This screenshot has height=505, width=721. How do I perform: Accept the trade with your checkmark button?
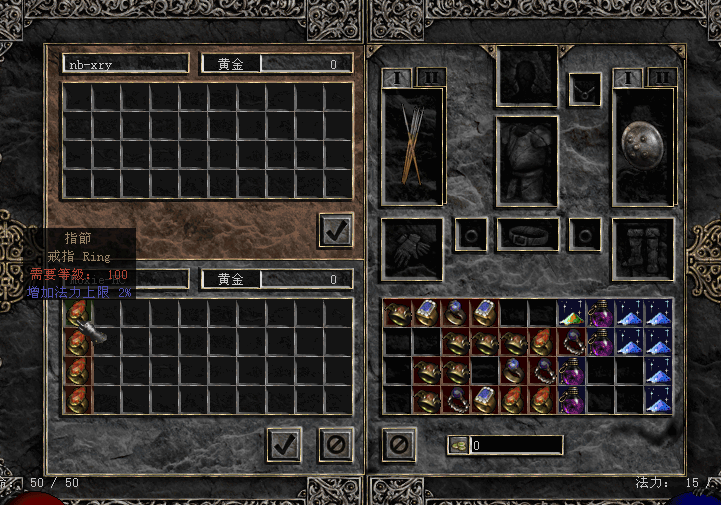point(284,444)
